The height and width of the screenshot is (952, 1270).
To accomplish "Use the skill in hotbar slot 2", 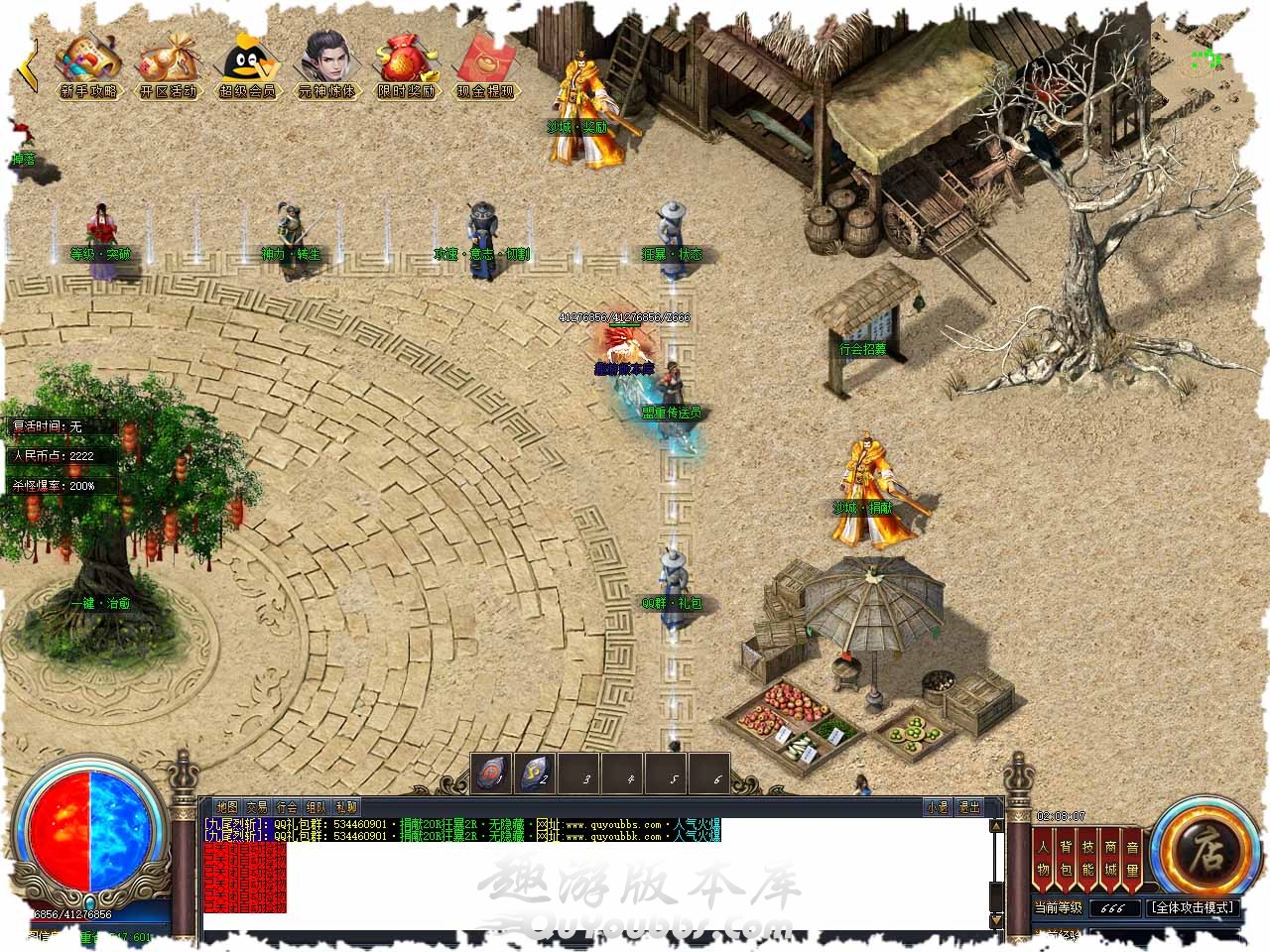I will (537, 774).
